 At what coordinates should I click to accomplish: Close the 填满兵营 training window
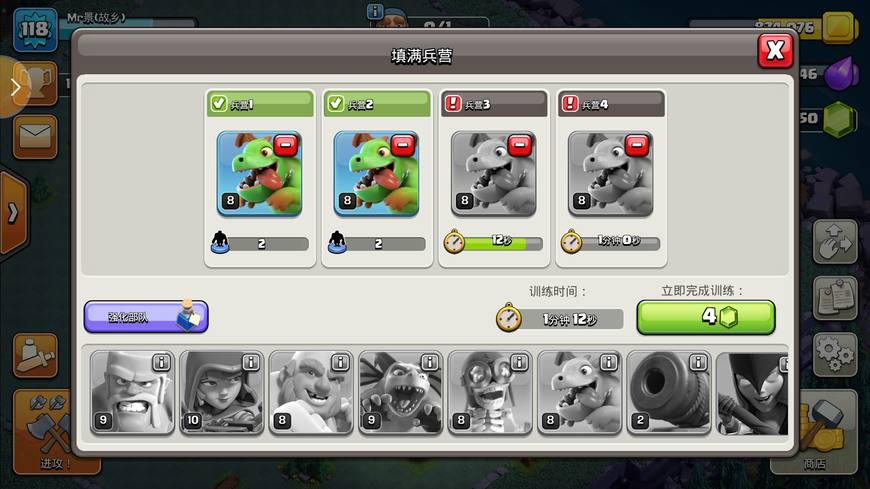click(x=775, y=50)
